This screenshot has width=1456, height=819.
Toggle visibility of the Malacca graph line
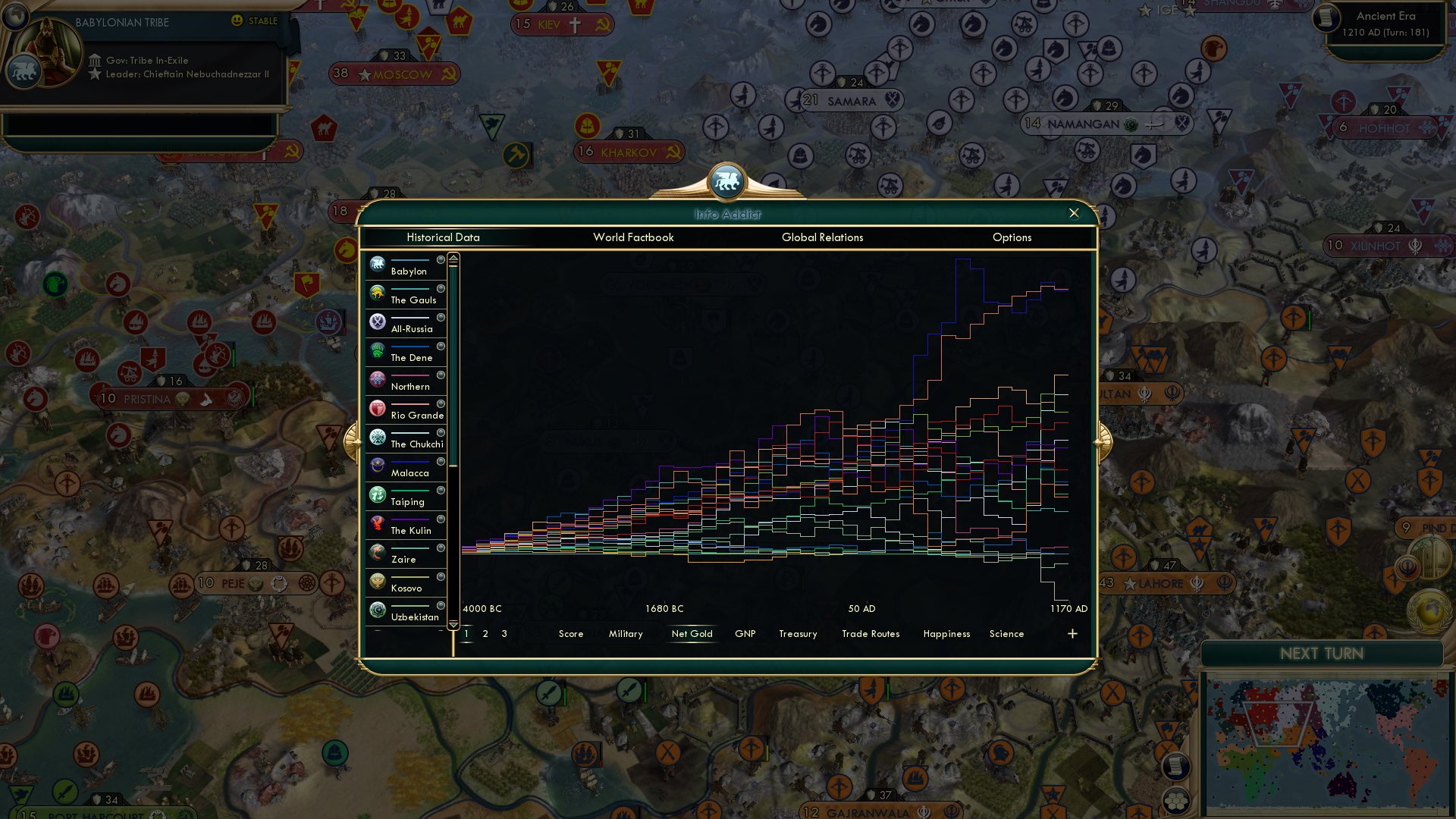442,463
